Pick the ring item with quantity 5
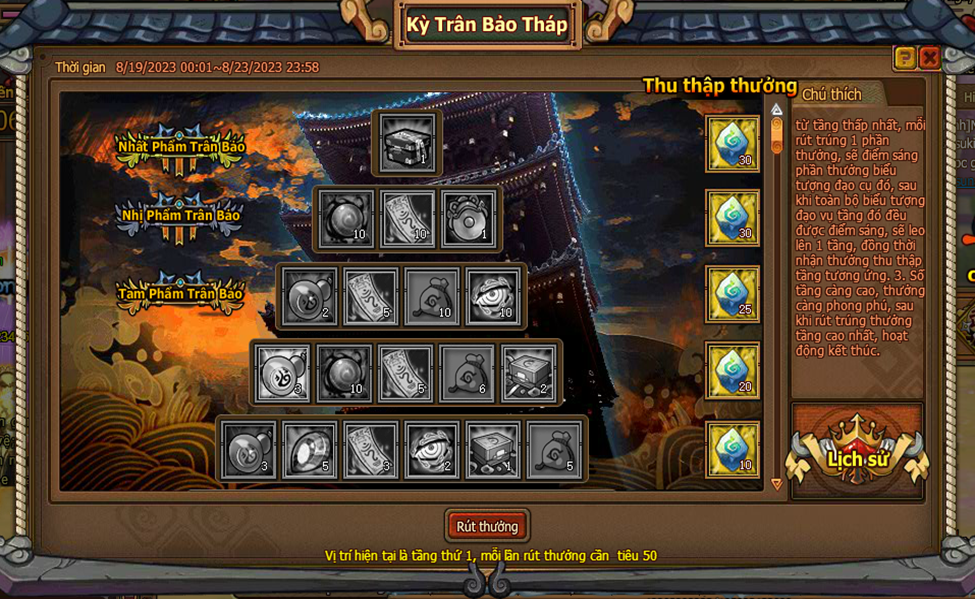Image resolution: width=975 pixels, height=599 pixels. [x=309, y=450]
